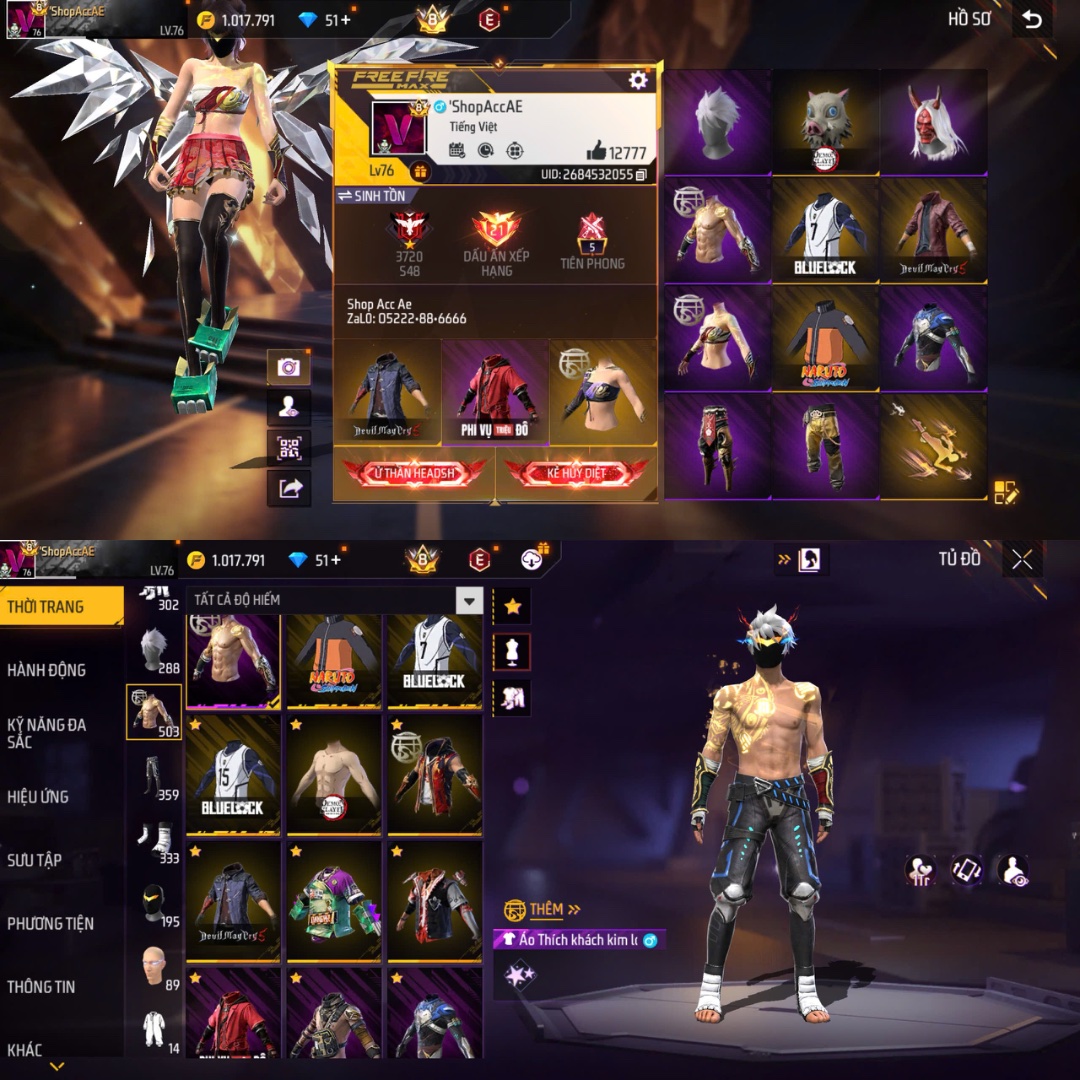Close the wardrobe with the X button
The width and height of the screenshot is (1080, 1080).
[1022, 560]
